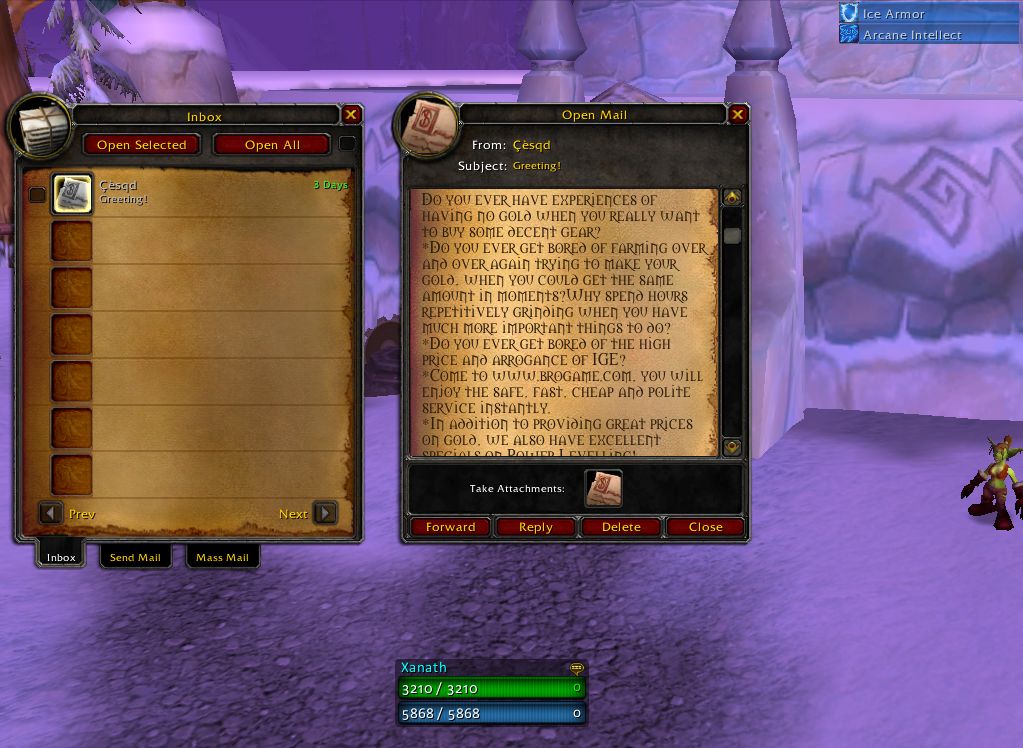
Task: Forward this mail
Action: [x=450, y=527]
